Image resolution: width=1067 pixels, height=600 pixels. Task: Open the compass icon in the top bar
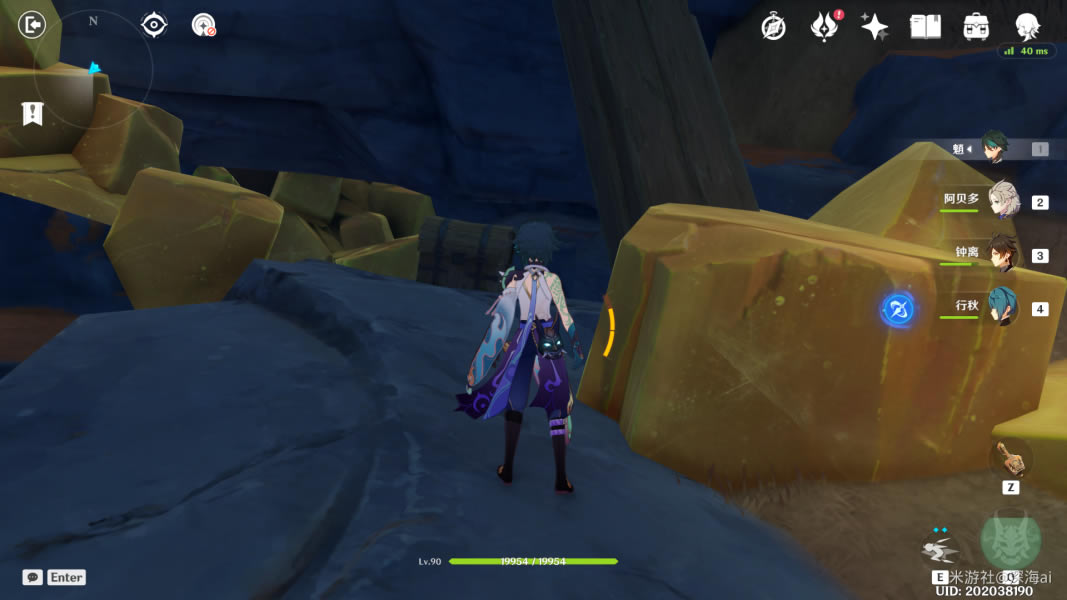[773, 27]
